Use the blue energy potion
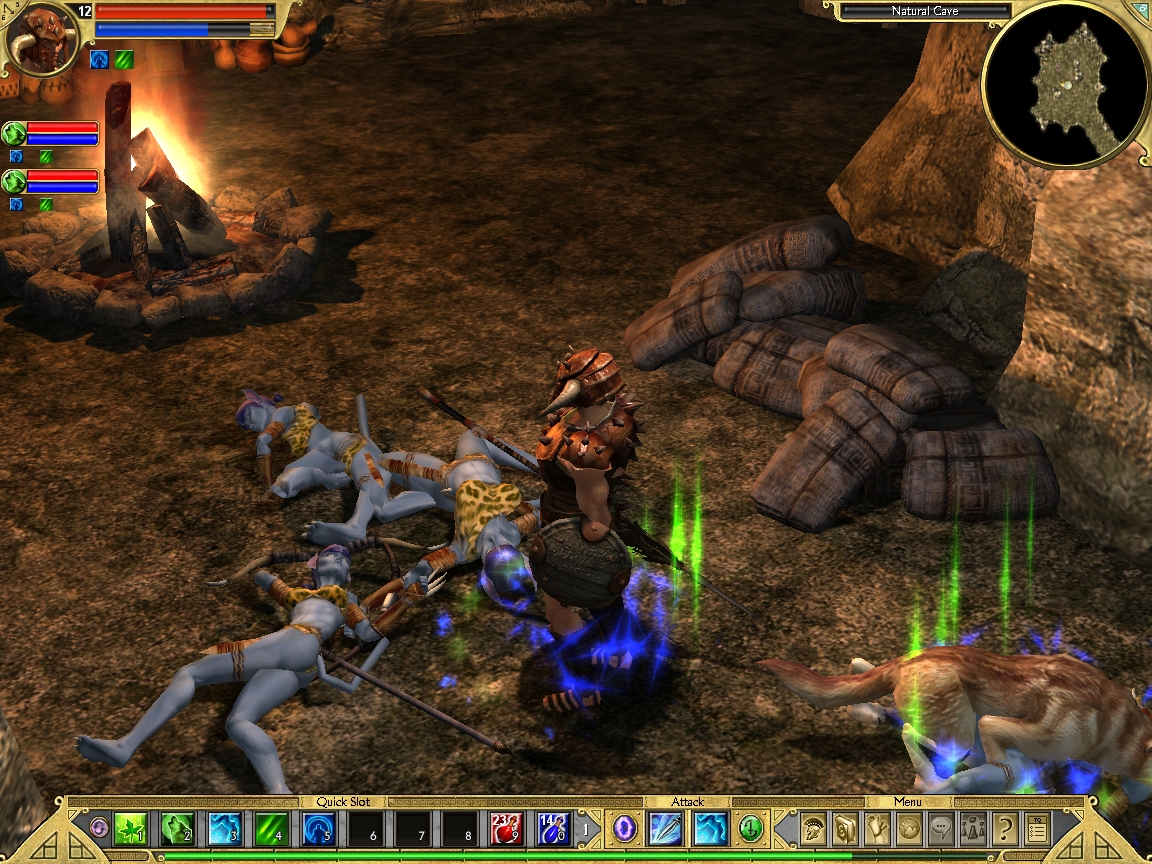This screenshot has height=864, width=1152. [x=553, y=828]
